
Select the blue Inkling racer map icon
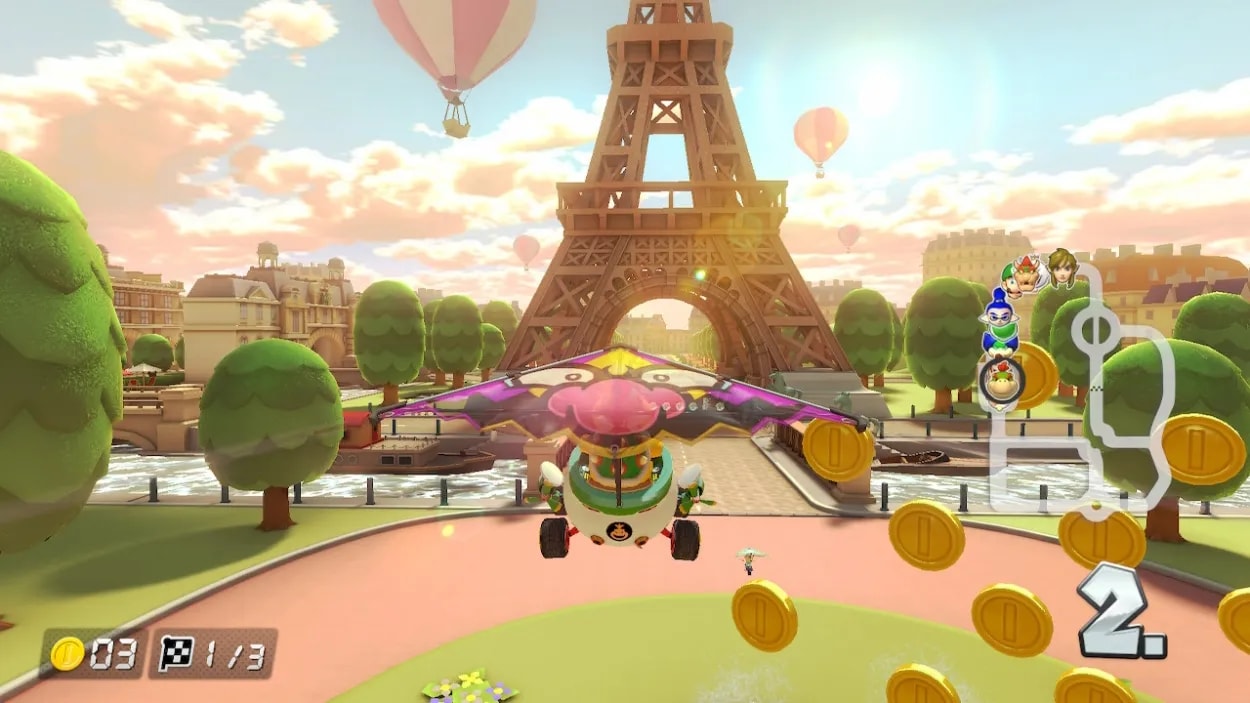coord(998,322)
